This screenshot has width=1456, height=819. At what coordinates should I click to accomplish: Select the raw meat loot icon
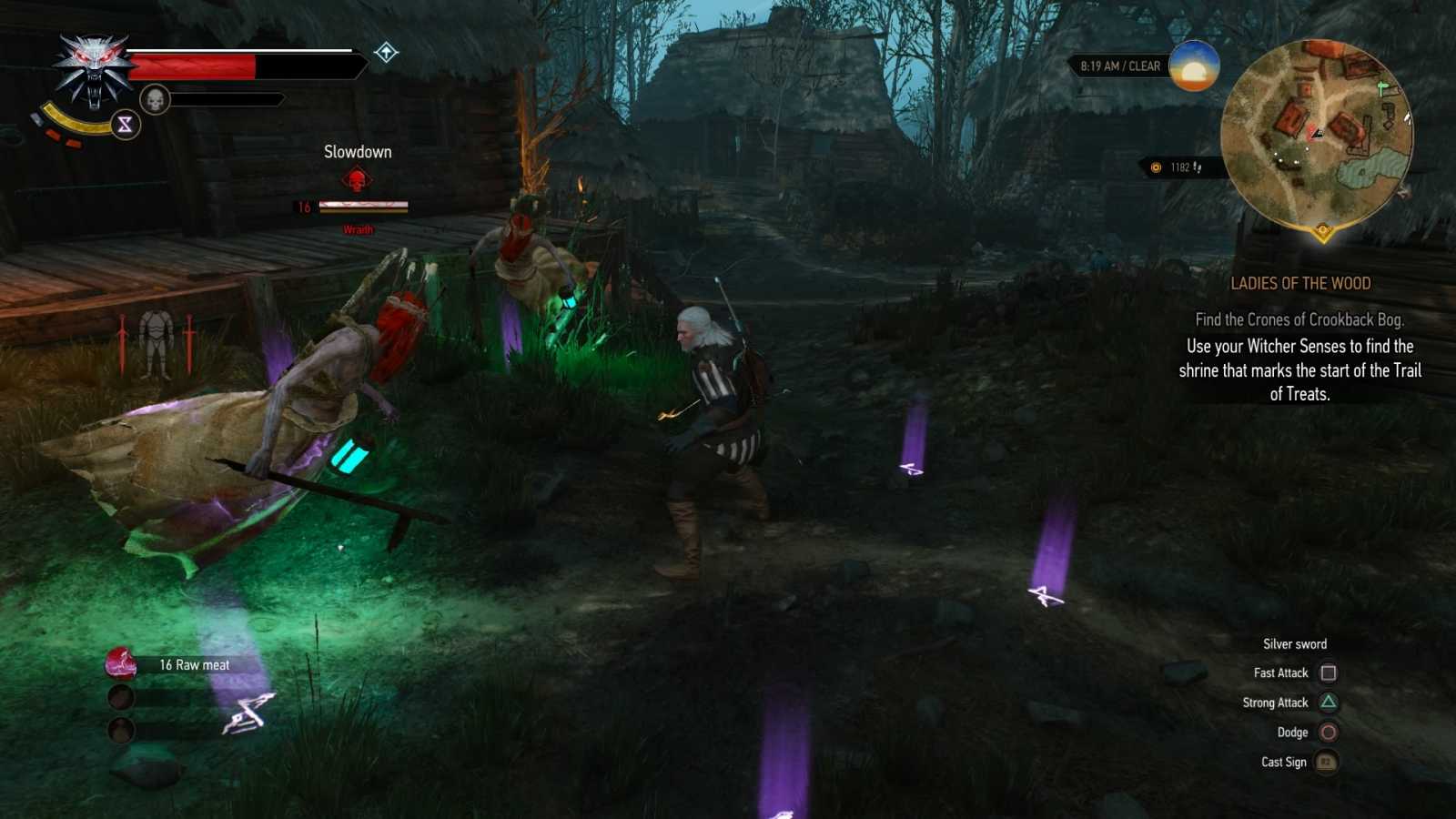pyautogui.click(x=119, y=663)
